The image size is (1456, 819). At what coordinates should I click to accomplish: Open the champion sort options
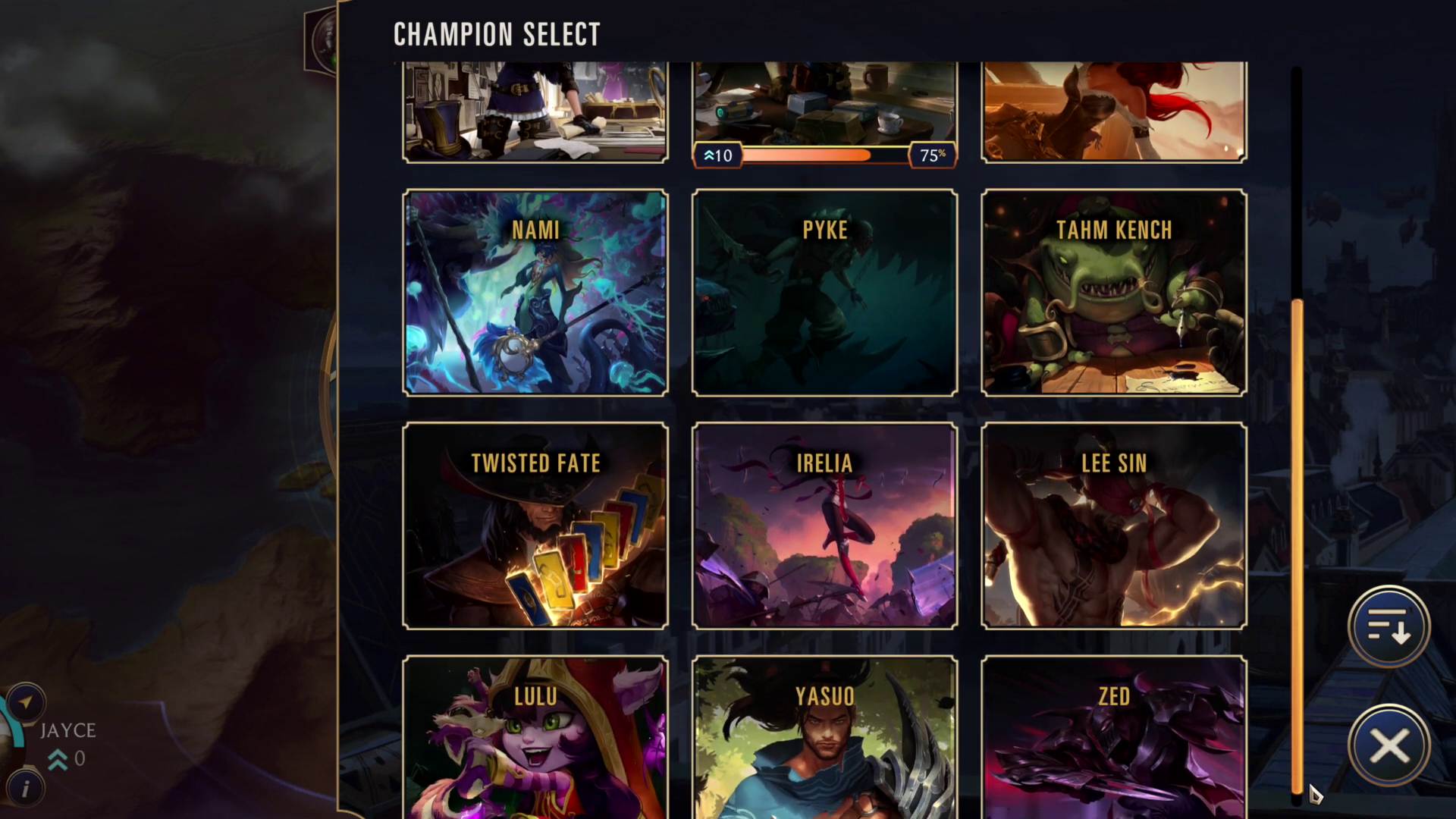coord(1389,627)
